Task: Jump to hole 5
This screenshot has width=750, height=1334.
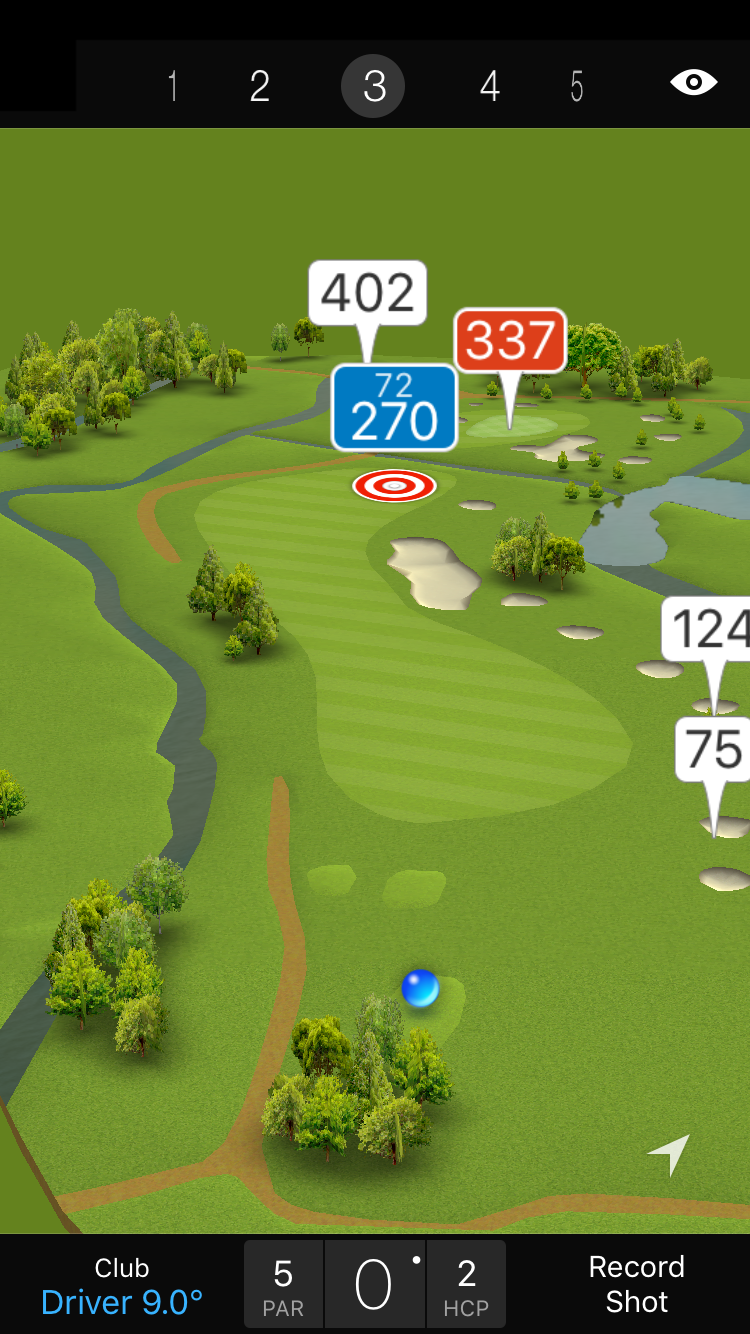Action: 577,87
